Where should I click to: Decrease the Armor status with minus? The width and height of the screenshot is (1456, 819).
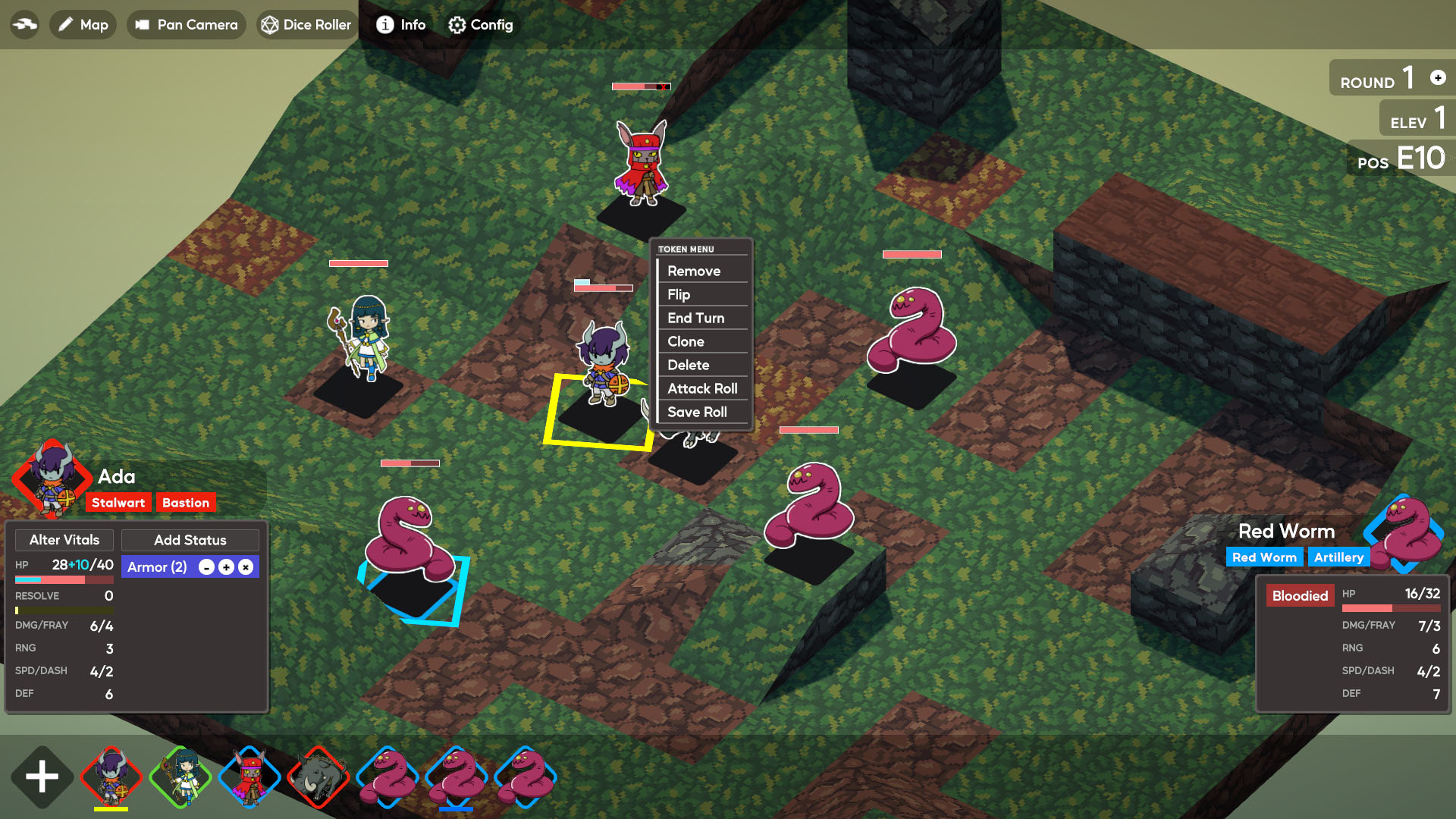[x=206, y=567]
